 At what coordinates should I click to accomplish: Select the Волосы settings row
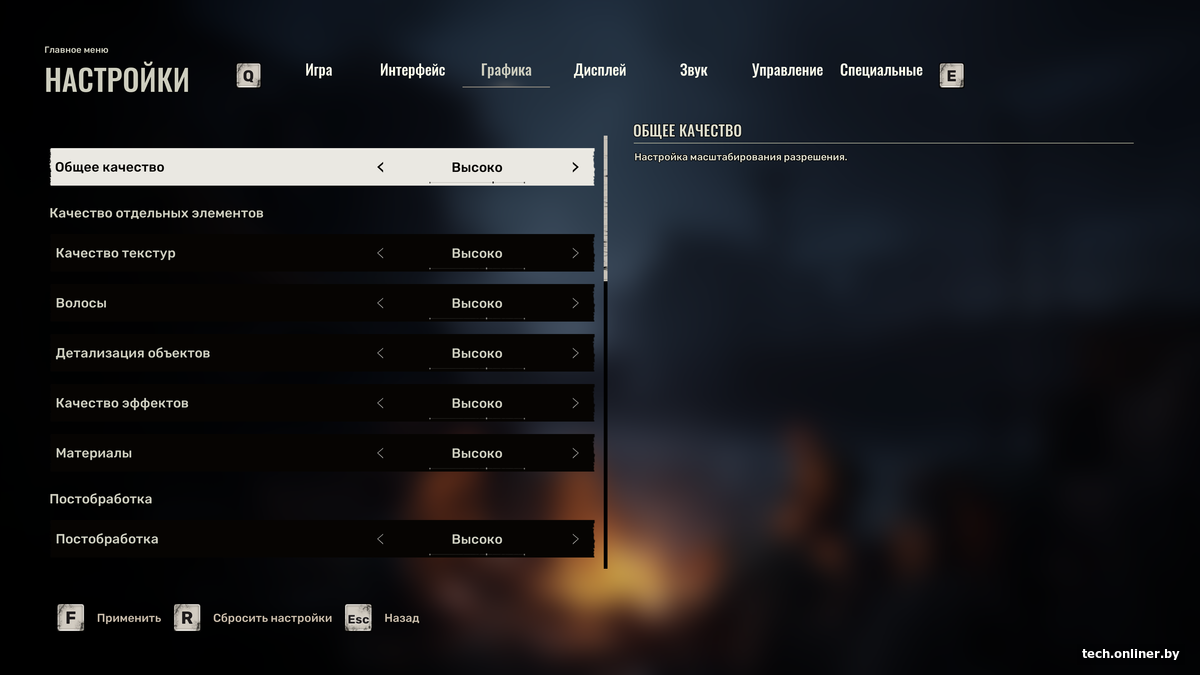tap(200, 303)
